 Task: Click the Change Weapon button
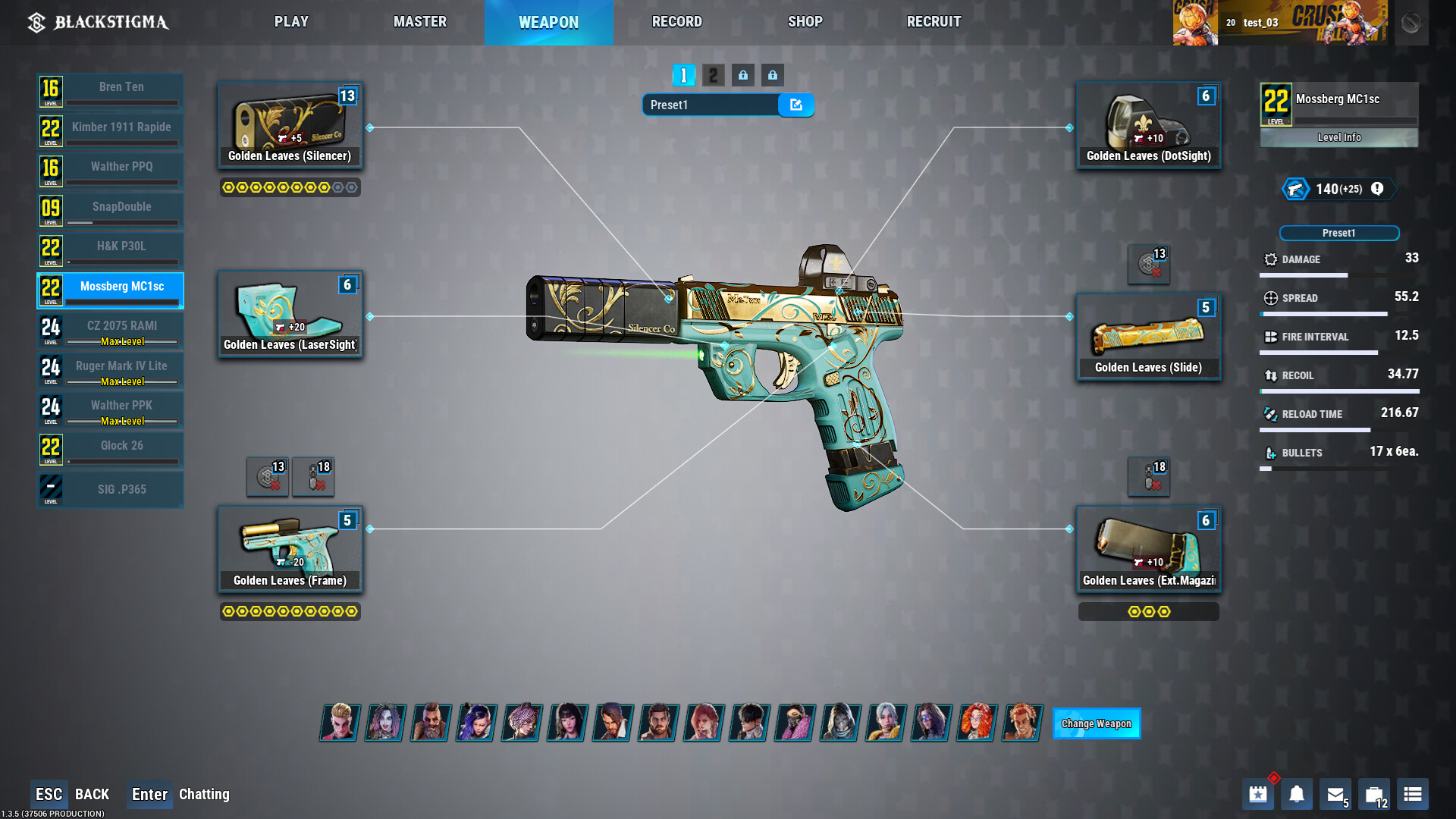pyautogui.click(x=1096, y=723)
